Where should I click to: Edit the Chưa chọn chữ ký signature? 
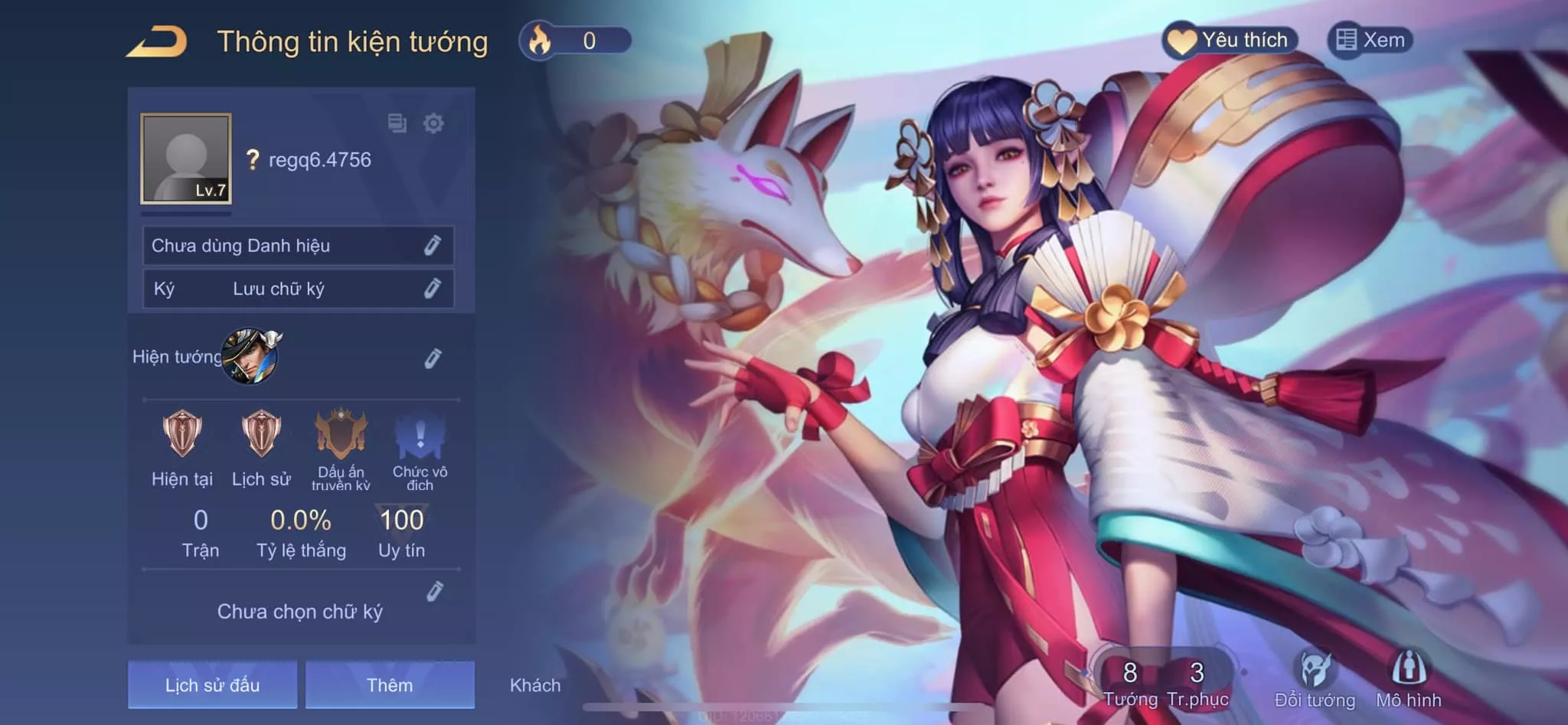coord(434,592)
